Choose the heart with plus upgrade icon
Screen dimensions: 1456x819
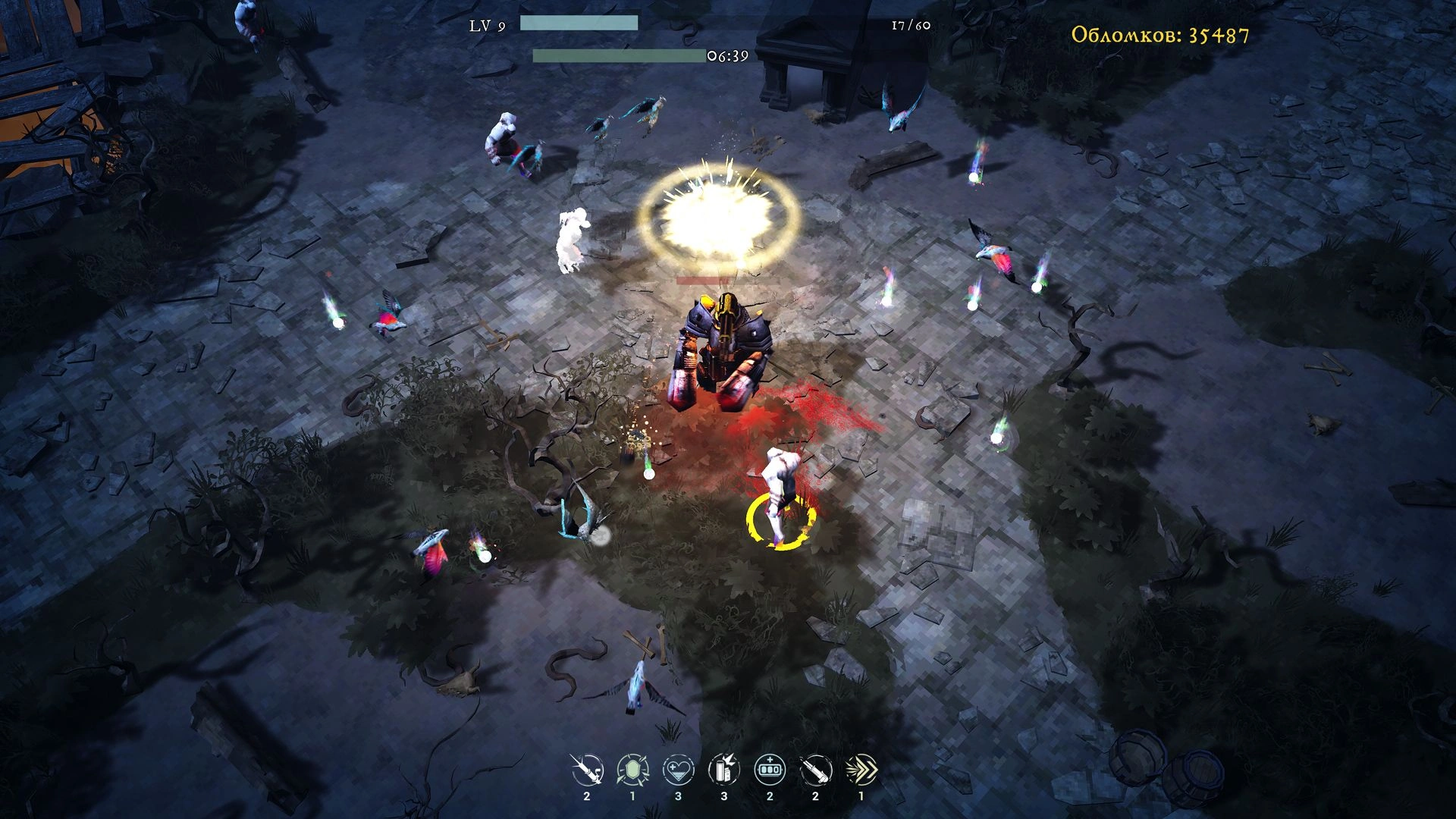coord(678,770)
